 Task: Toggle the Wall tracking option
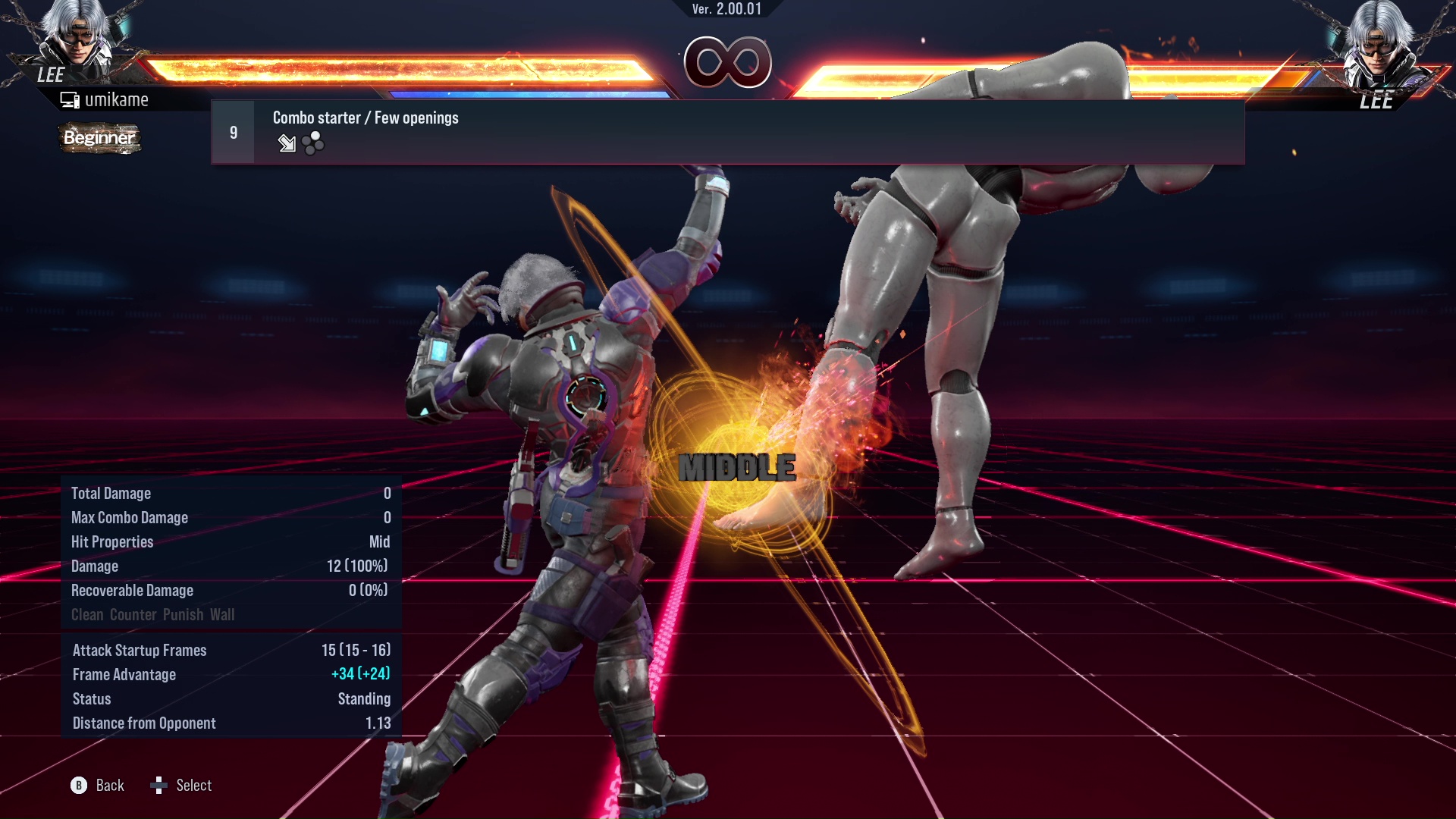(224, 615)
